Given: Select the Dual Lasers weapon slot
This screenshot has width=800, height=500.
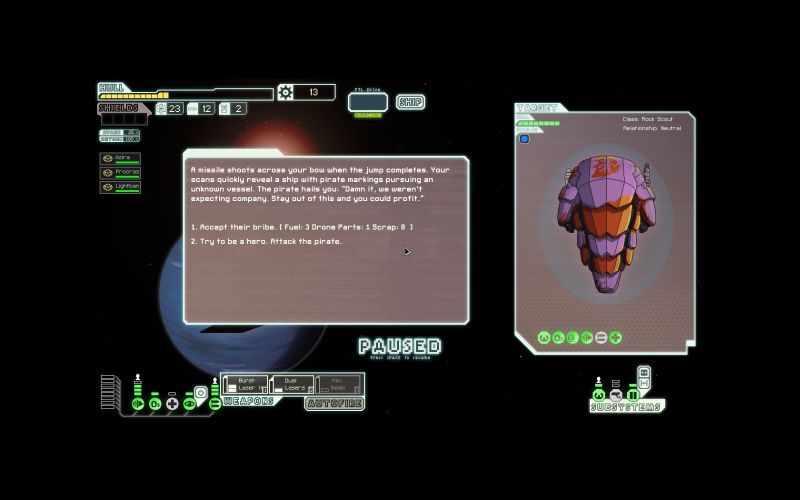Looking at the screenshot, I should (292, 383).
